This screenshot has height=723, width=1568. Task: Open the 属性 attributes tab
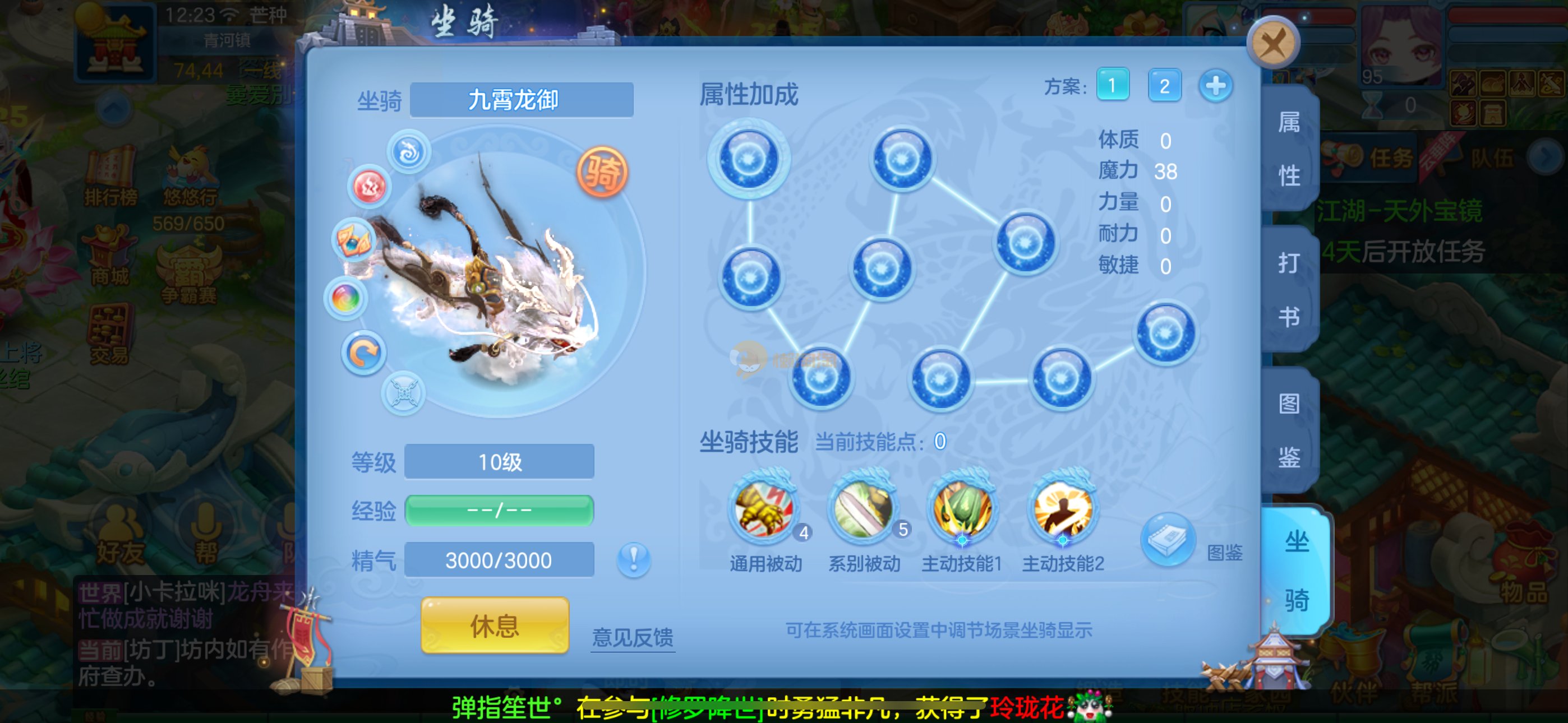[1289, 149]
